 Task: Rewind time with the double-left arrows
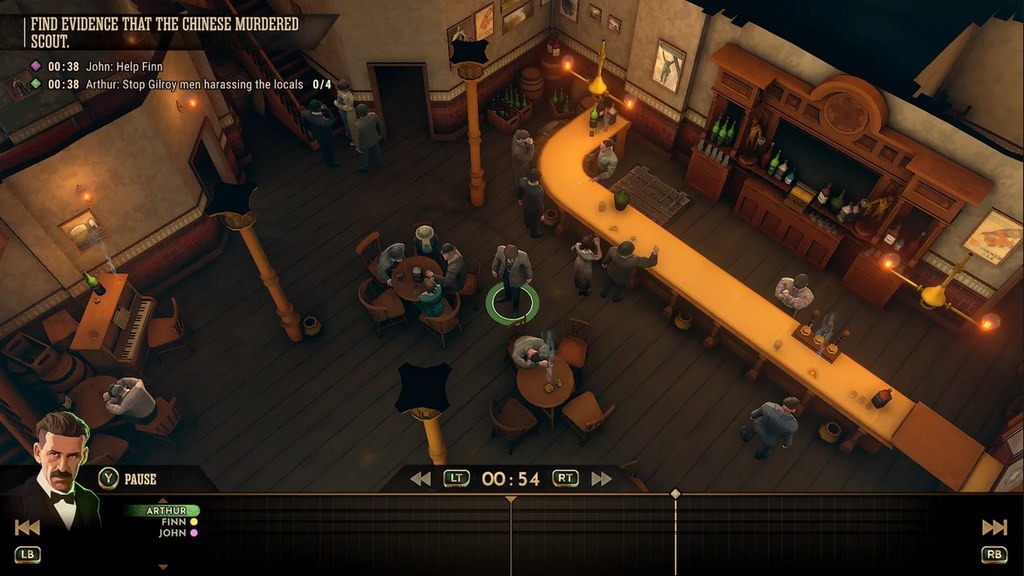point(420,479)
